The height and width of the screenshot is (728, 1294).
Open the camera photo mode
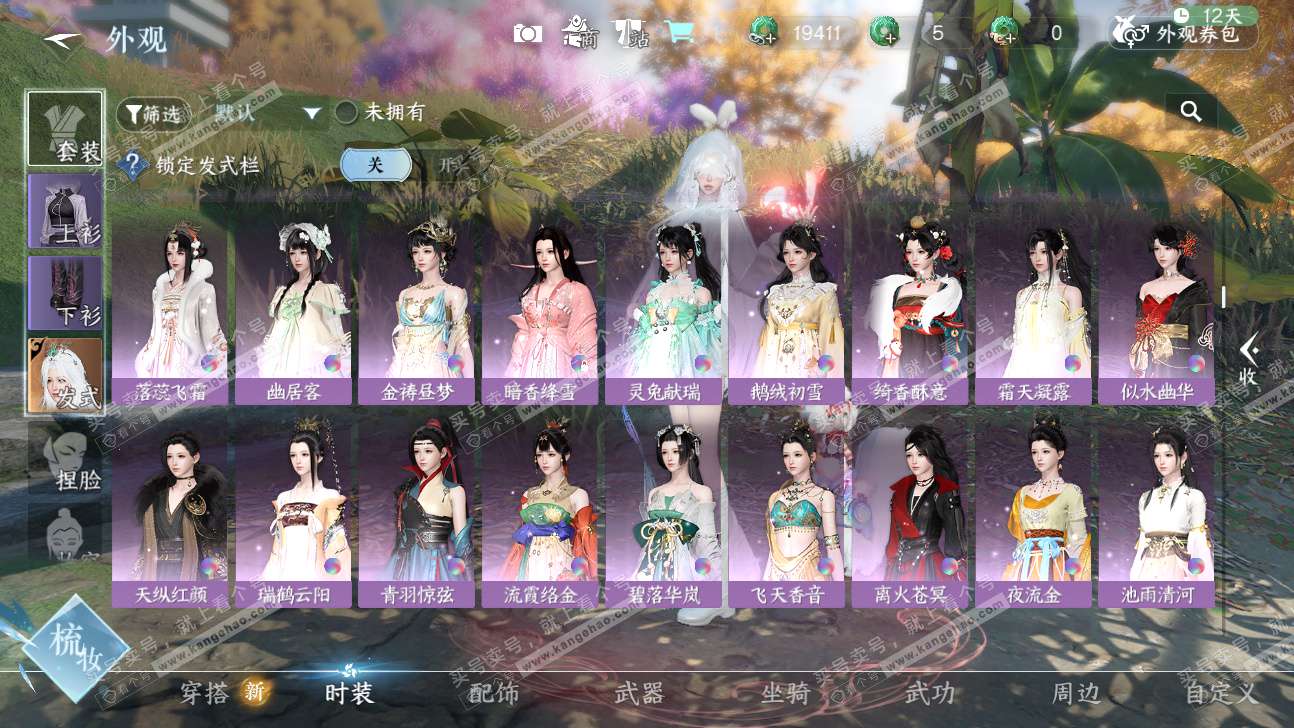pos(527,33)
